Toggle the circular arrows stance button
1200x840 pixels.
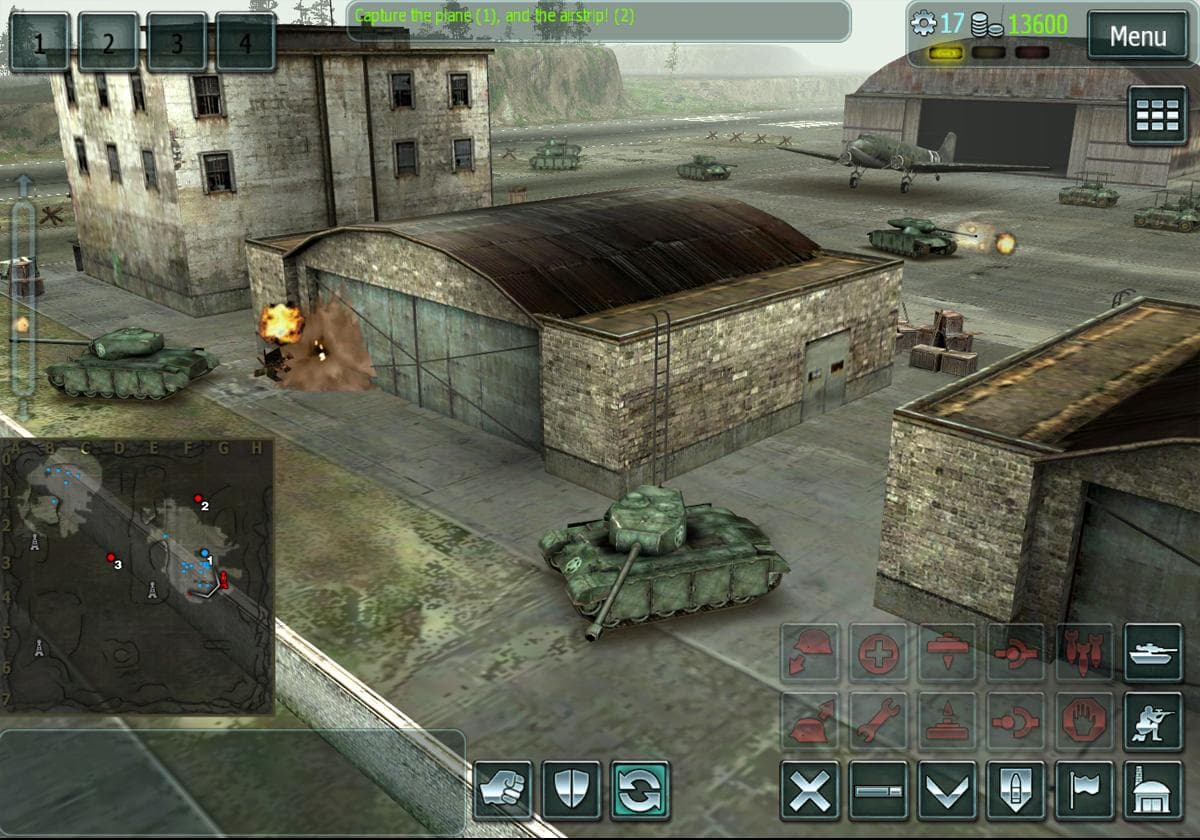(640, 790)
